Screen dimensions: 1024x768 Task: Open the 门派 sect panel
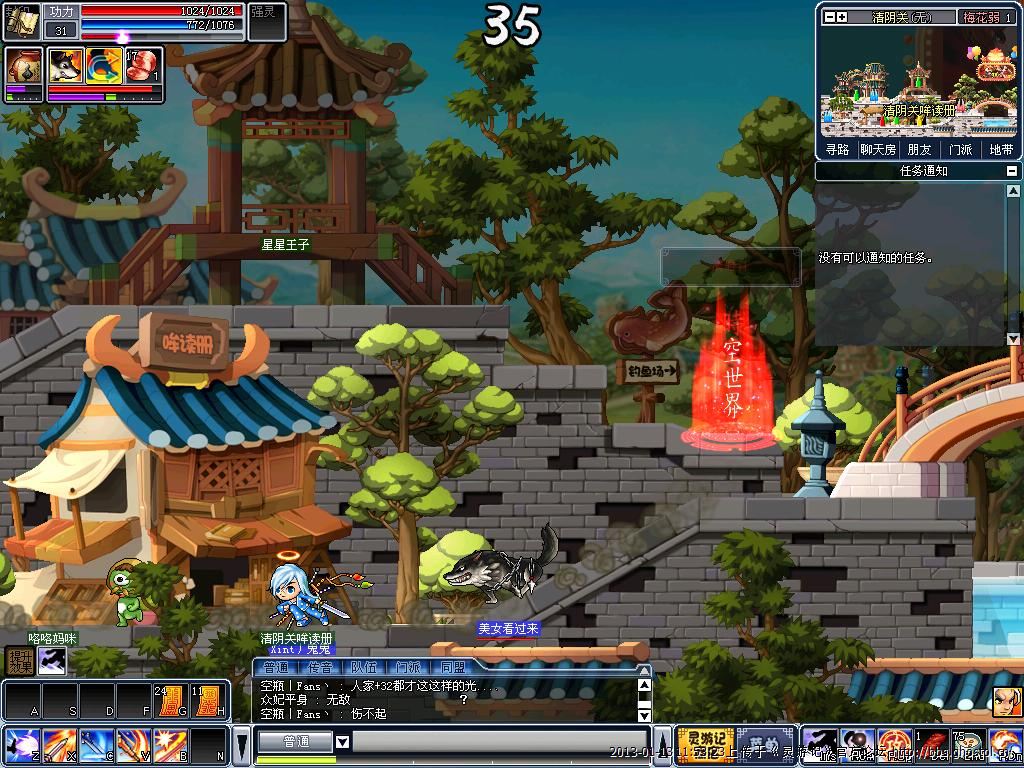[960, 149]
